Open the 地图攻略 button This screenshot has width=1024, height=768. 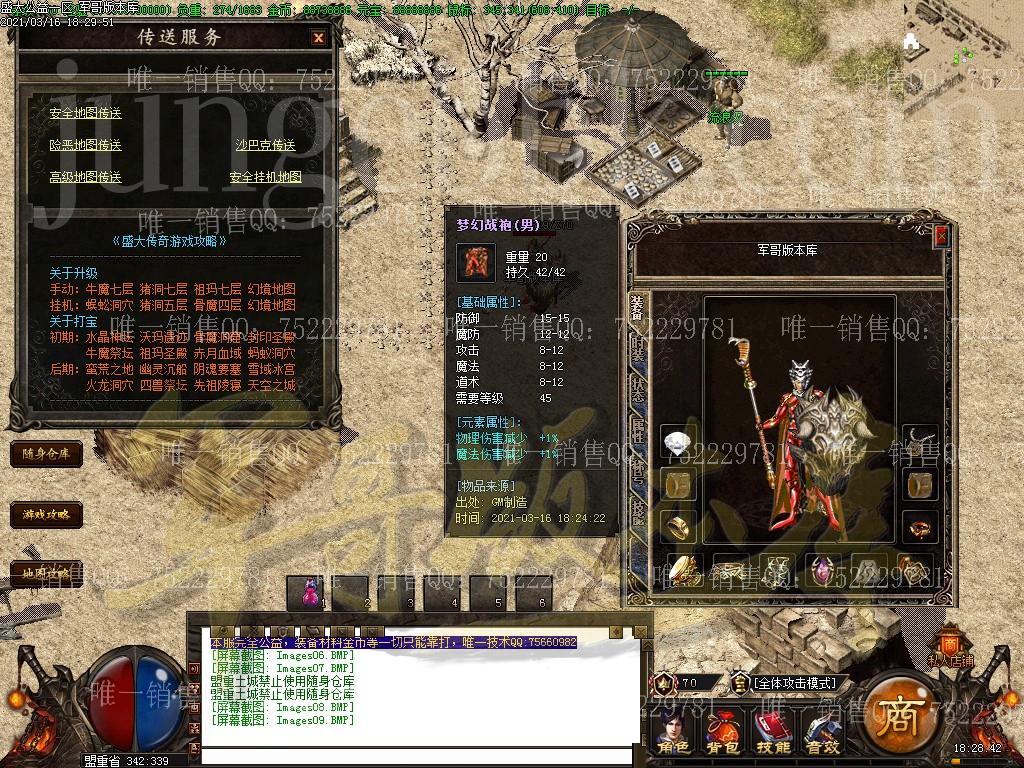click(x=46, y=573)
